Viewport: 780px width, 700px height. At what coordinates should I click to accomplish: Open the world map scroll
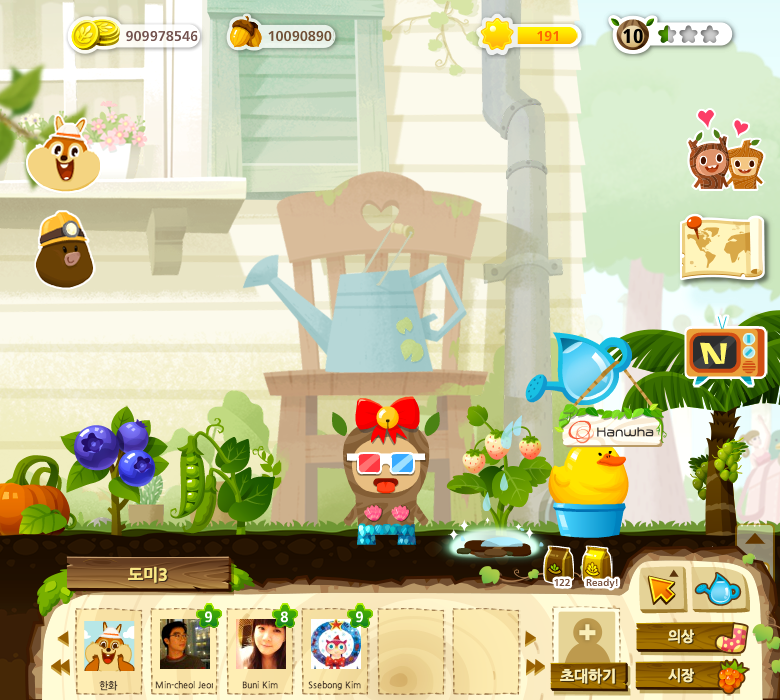pyautogui.click(x=722, y=247)
